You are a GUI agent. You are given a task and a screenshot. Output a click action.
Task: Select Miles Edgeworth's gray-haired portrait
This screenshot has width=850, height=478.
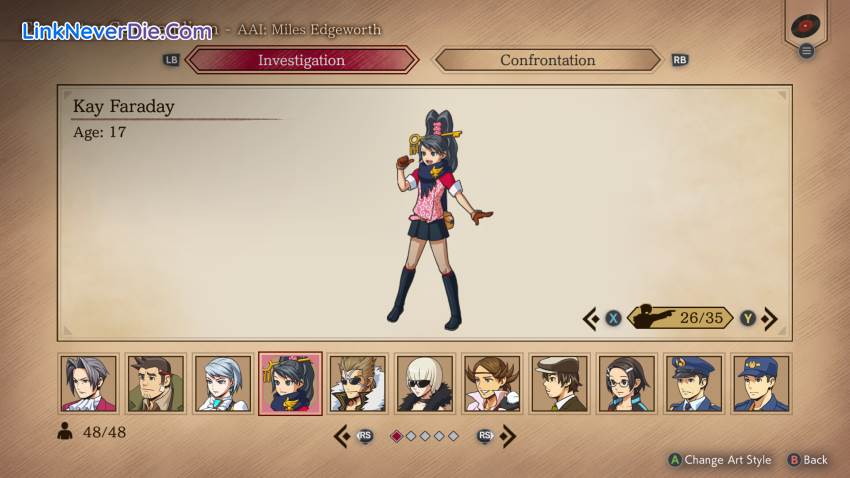point(88,383)
